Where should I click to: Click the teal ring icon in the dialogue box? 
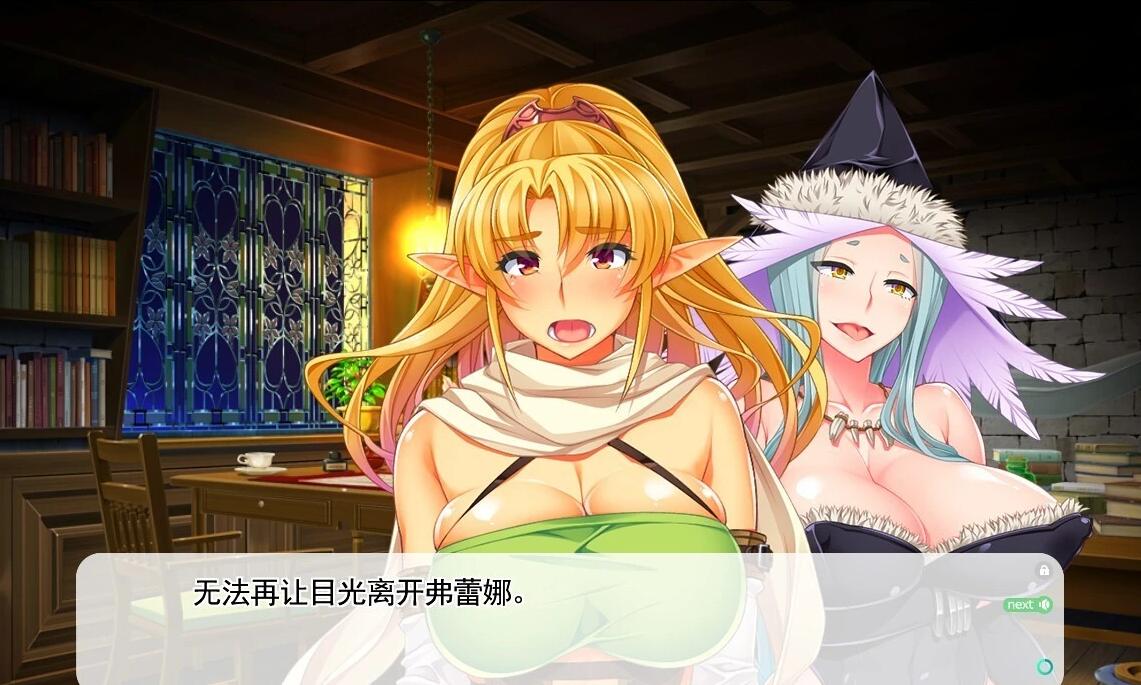[x=1045, y=667]
